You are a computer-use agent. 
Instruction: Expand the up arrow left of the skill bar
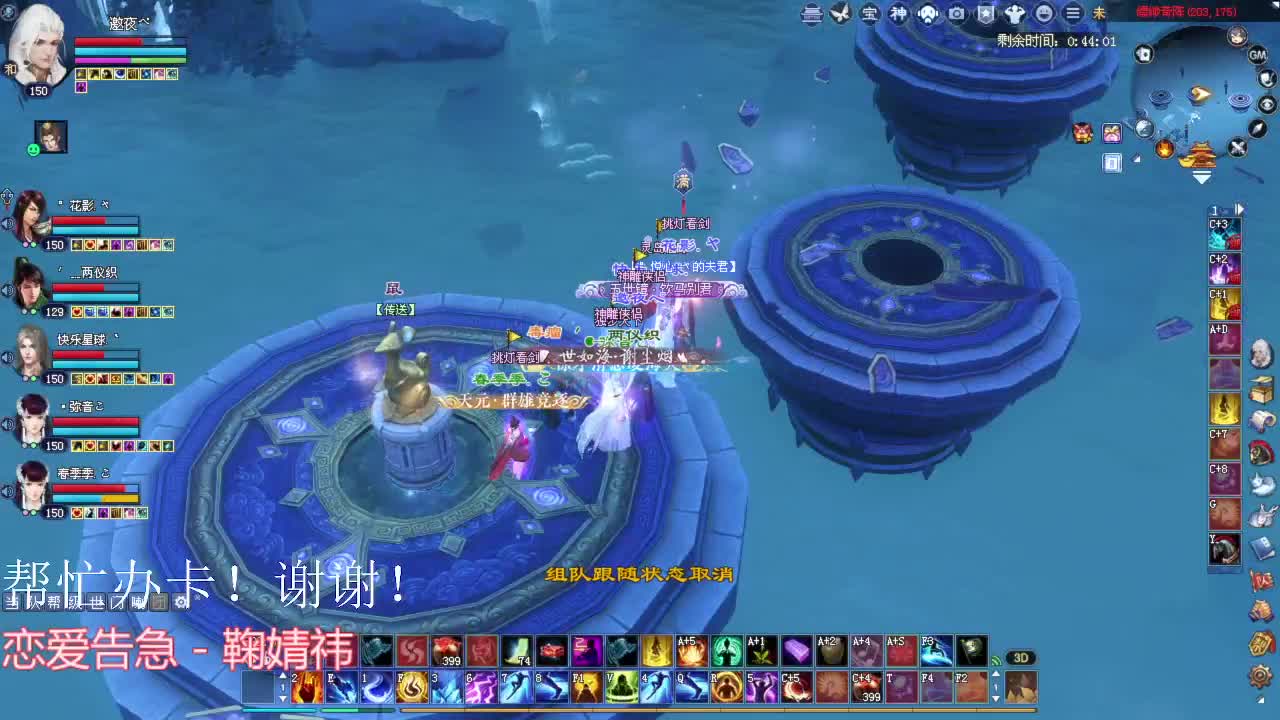click(x=281, y=675)
